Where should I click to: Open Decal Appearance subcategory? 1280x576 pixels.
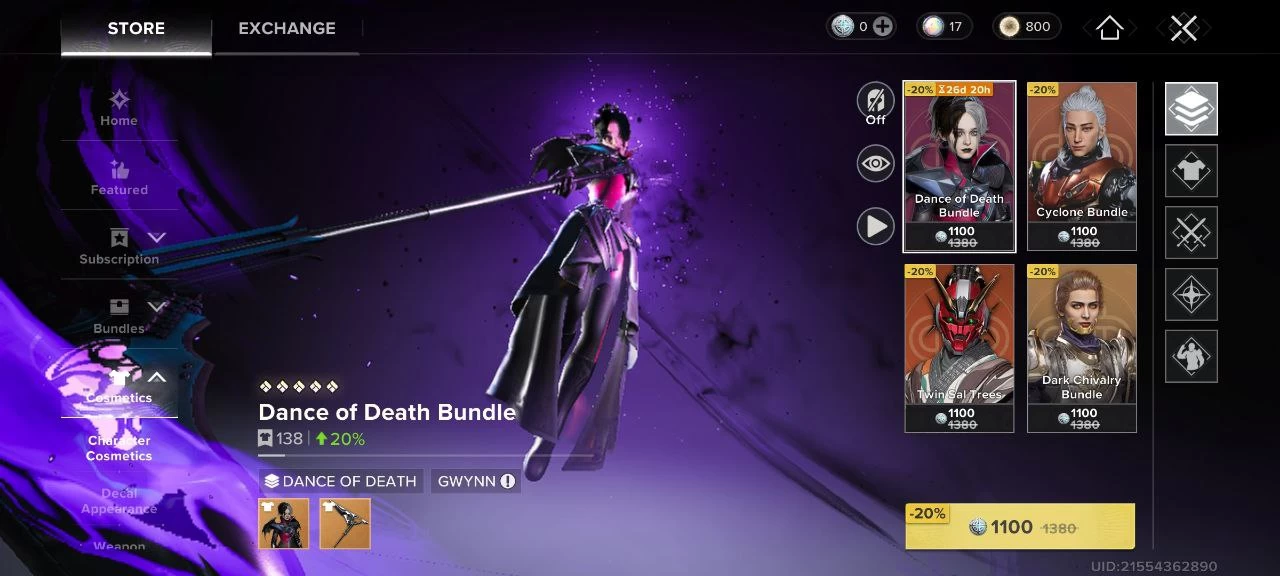click(x=119, y=501)
